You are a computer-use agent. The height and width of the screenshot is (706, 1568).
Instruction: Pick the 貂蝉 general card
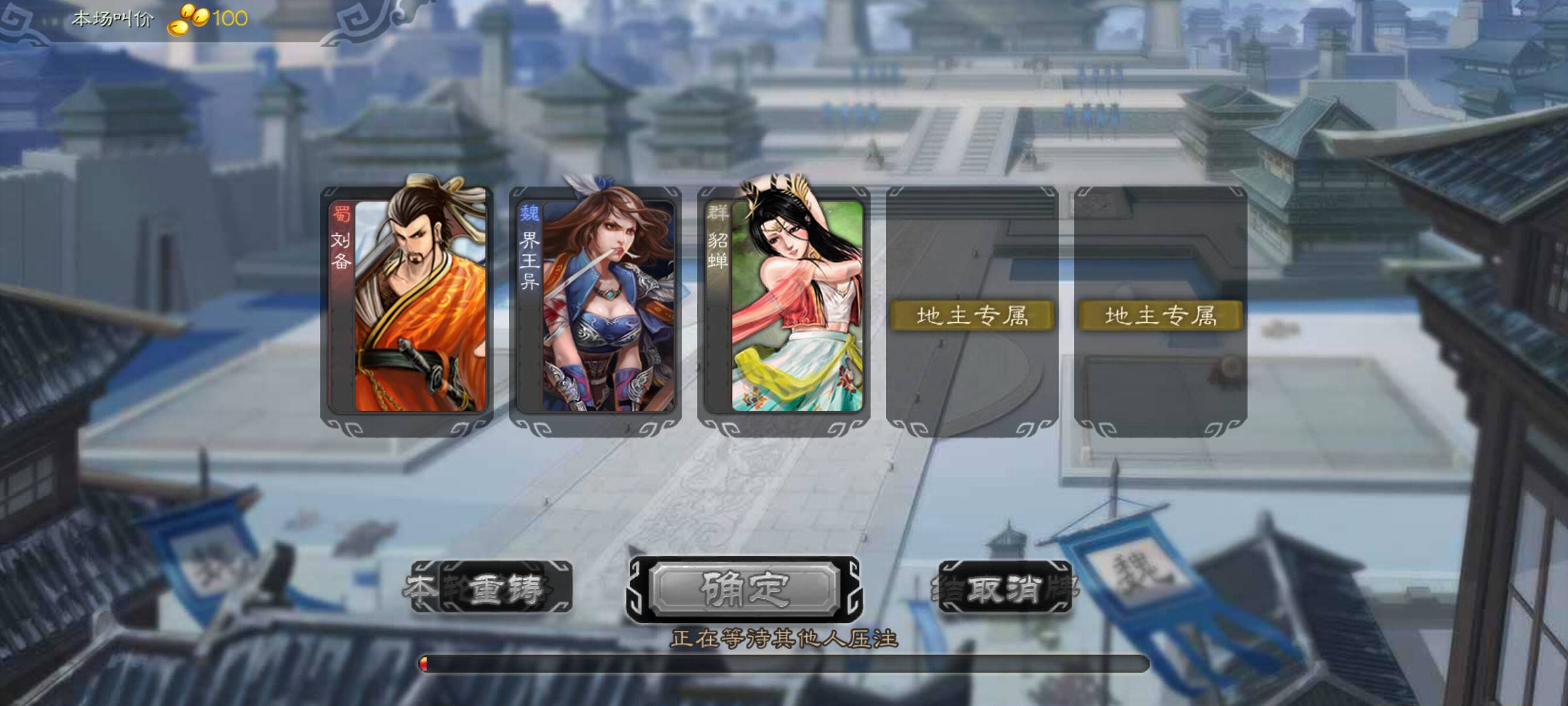pos(783,306)
